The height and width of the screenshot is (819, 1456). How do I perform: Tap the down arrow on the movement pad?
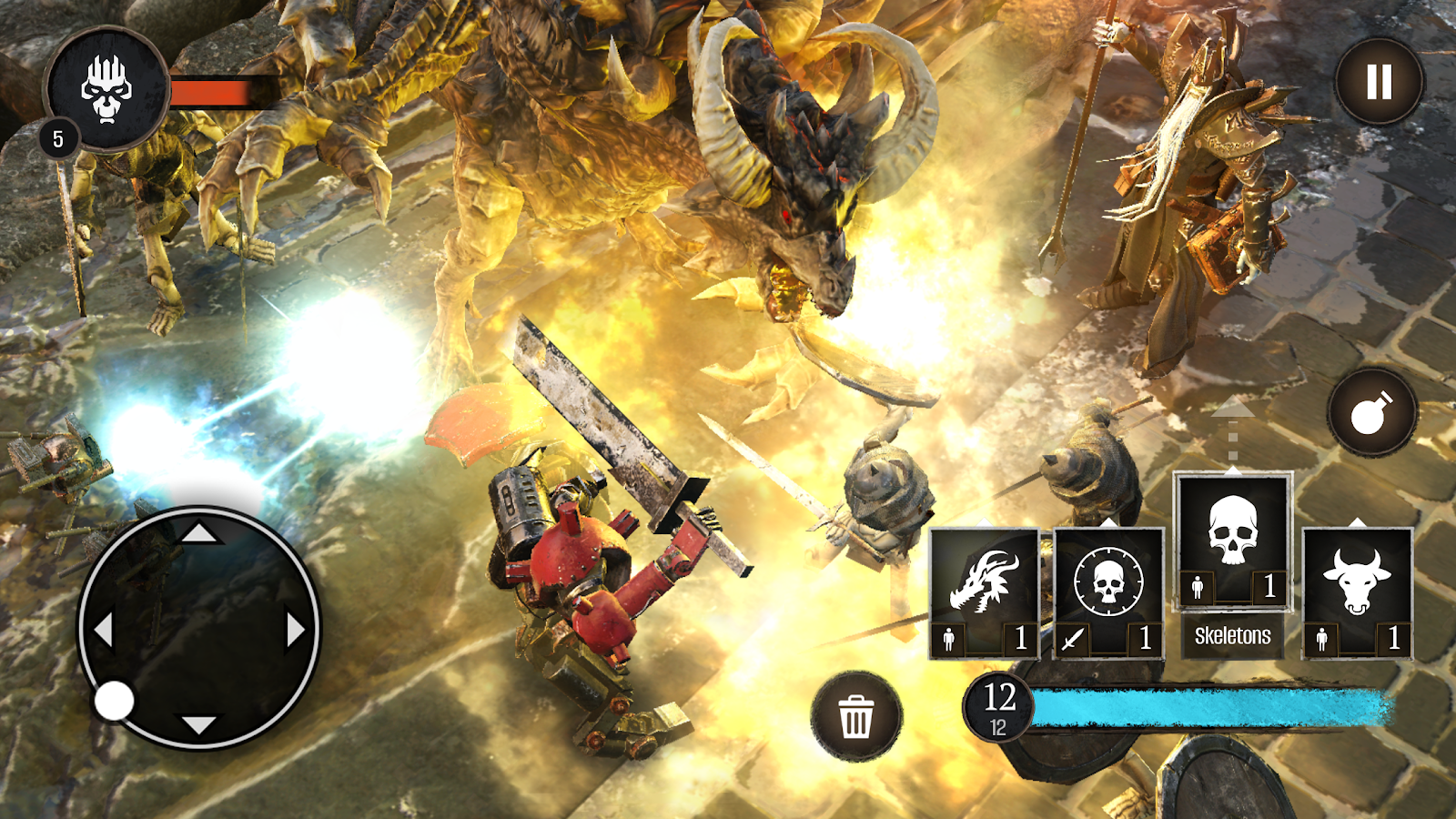pos(198,725)
